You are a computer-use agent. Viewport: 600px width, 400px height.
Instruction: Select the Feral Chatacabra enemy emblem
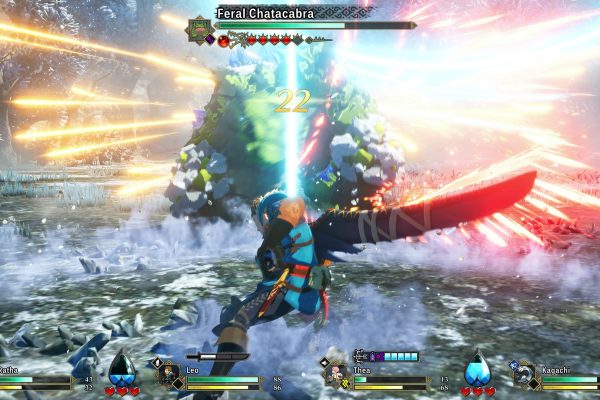click(200, 27)
